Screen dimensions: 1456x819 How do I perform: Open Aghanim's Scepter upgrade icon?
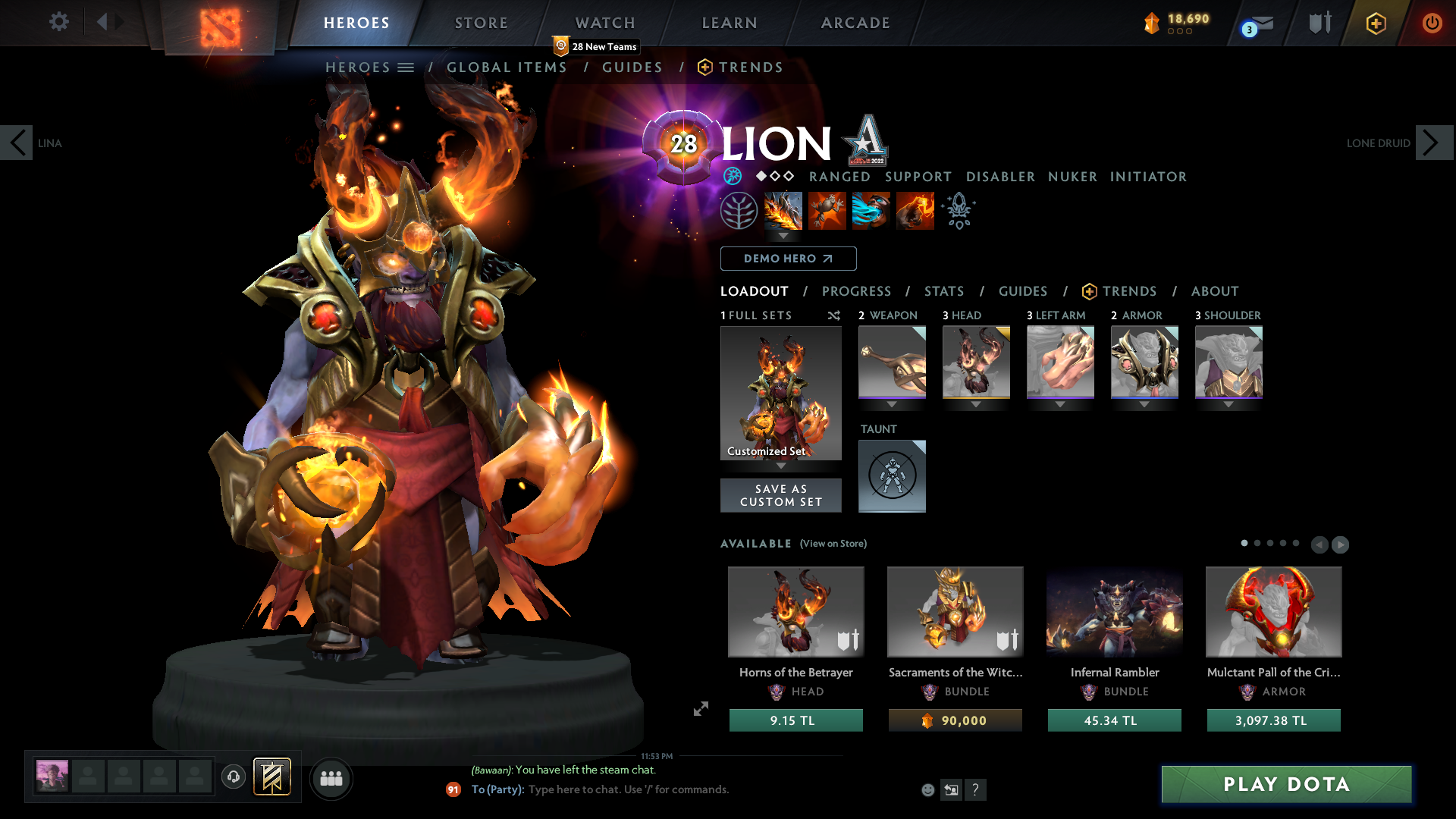pyautogui.click(x=958, y=211)
